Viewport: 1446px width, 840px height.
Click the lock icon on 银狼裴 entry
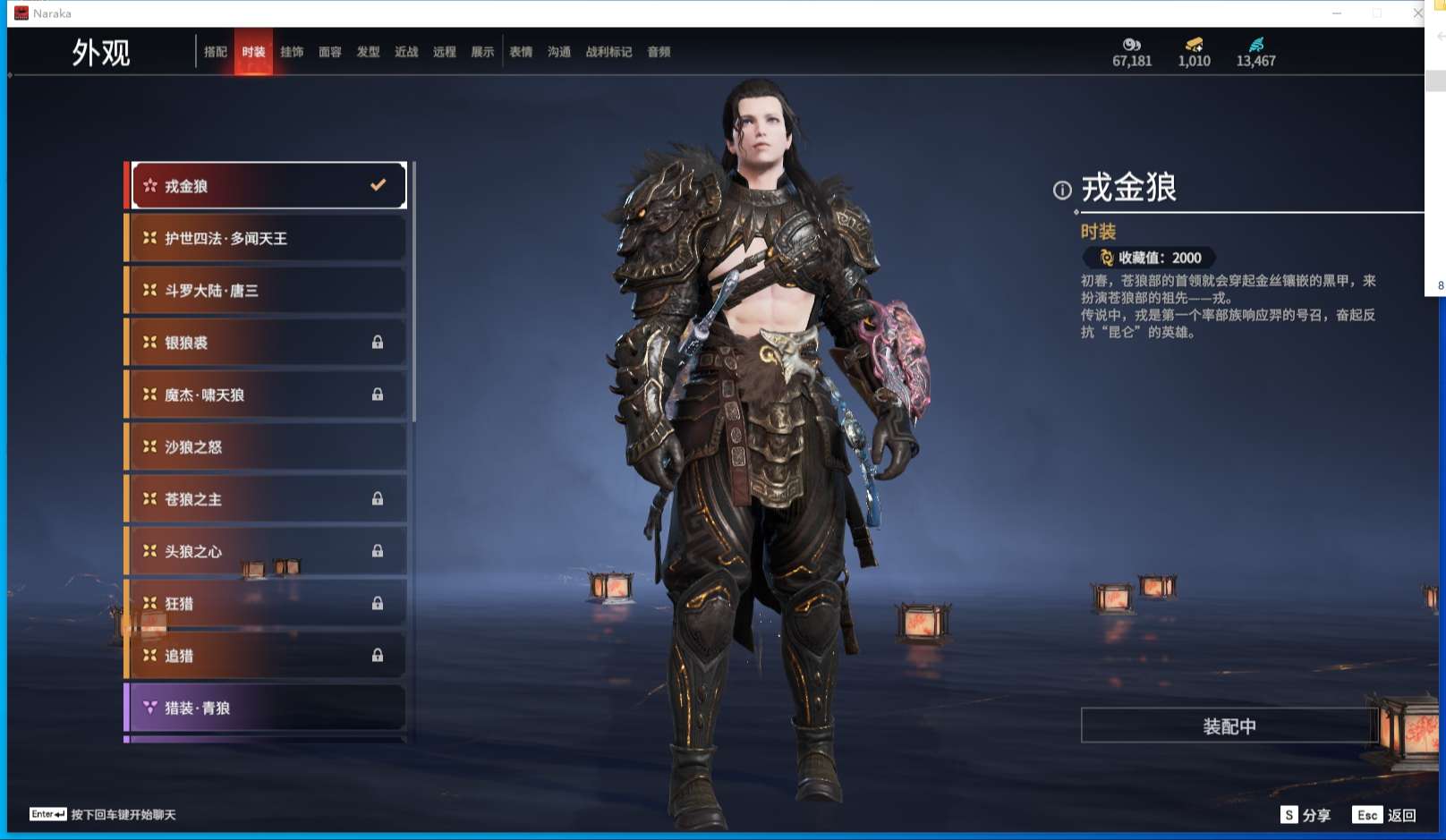[x=378, y=342]
